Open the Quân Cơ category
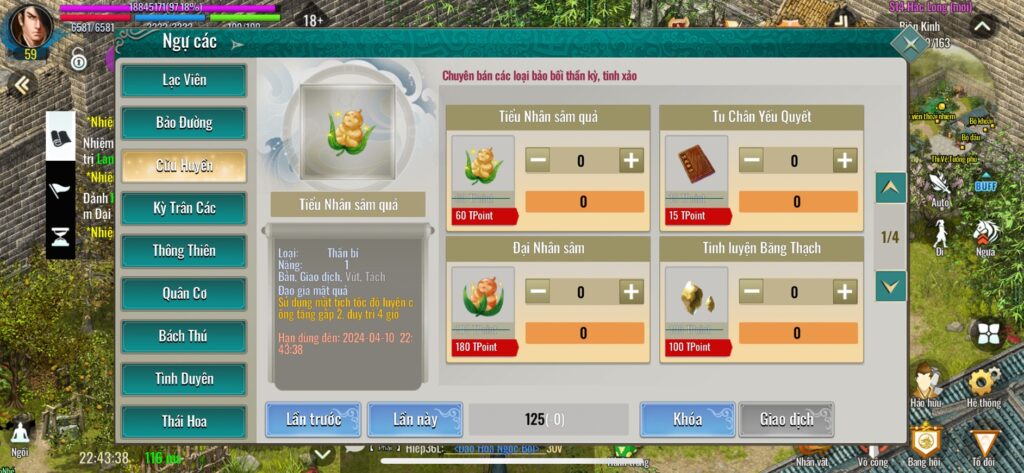Image resolution: width=1024 pixels, height=473 pixels. pyautogui.click(x=183, y=293)
